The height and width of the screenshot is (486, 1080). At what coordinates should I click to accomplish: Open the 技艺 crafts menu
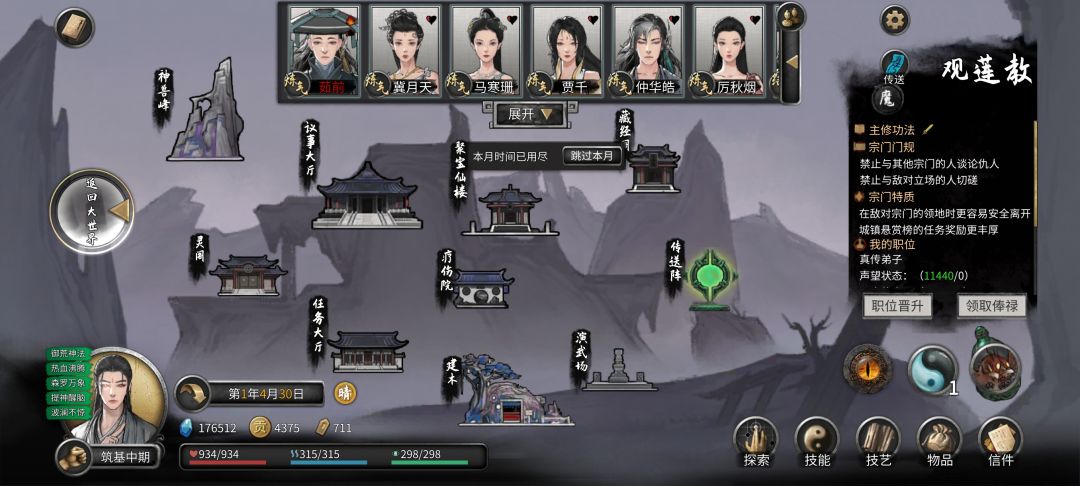(878, 442)
